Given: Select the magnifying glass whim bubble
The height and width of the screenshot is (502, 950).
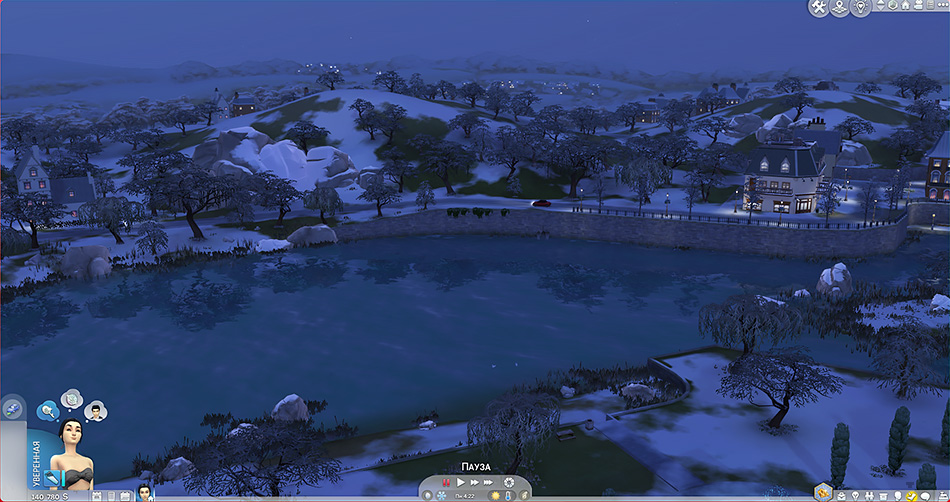Looking at the screenshot, I should tap(47, 410).
